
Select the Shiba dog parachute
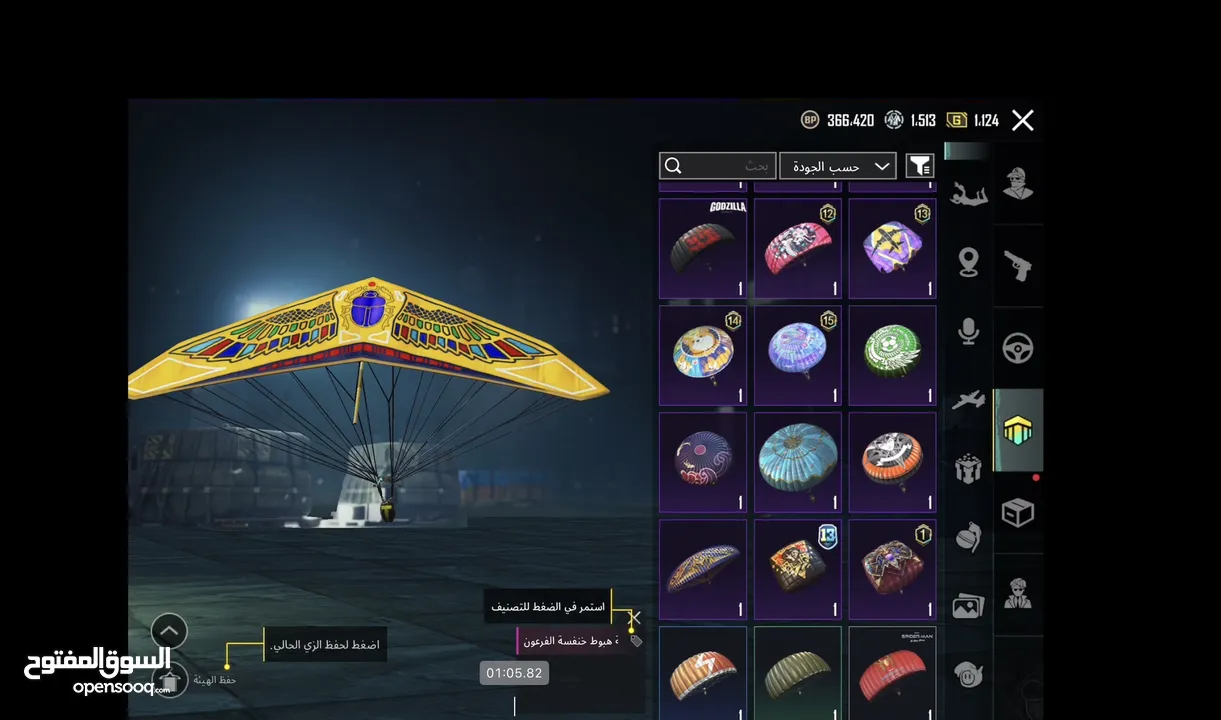tap(703, 355)
